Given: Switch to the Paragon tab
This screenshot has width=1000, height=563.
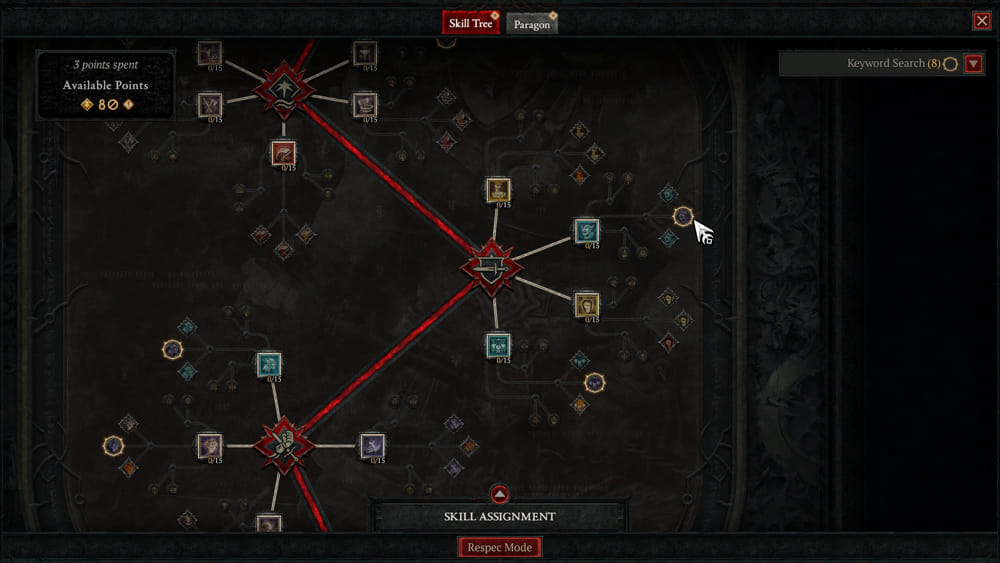Looking at the screenshot, I should pos(532,24).
